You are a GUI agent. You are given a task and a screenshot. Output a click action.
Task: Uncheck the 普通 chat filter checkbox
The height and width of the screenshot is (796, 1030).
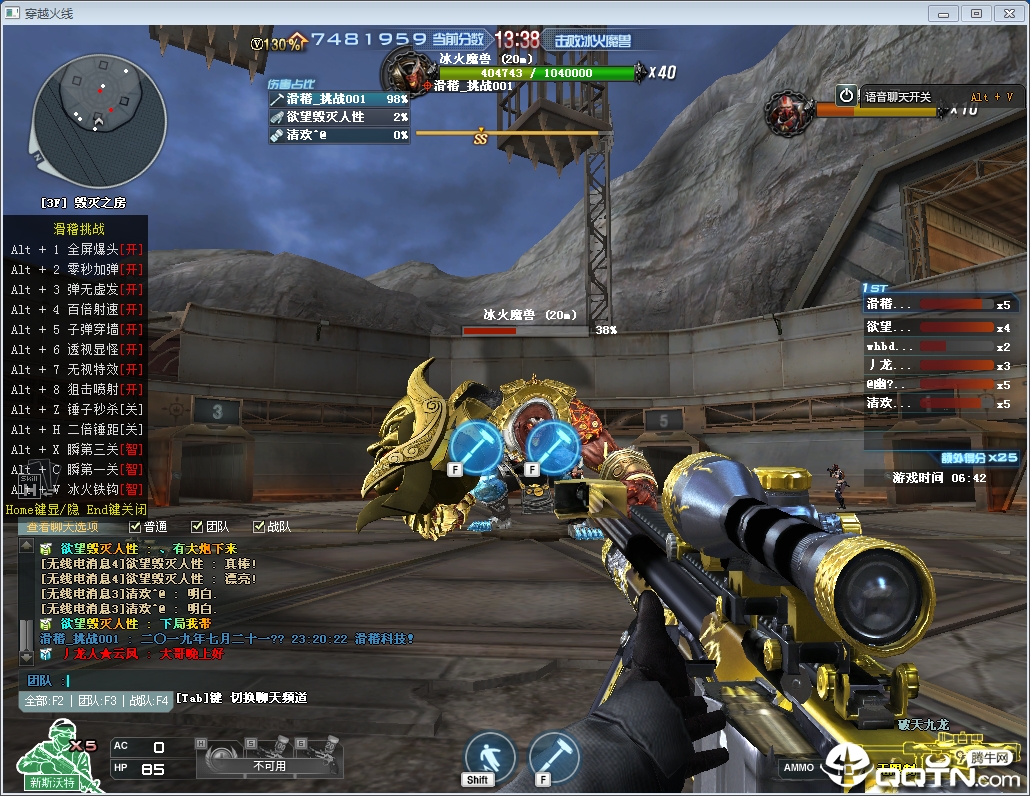pos(135,527)
